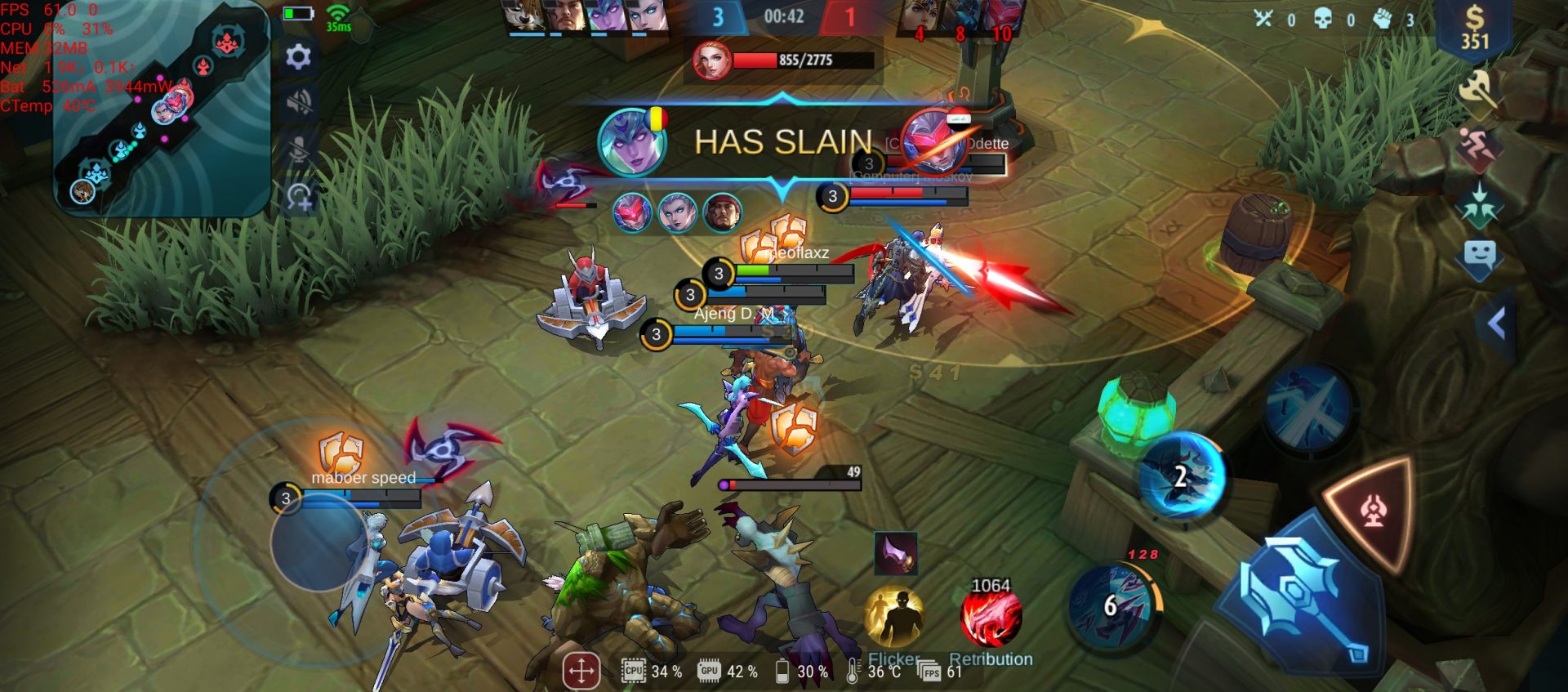This screenshot has height=692, width=1568.
Task: Toggle the muted speaker icon
Action: point(298,102)
